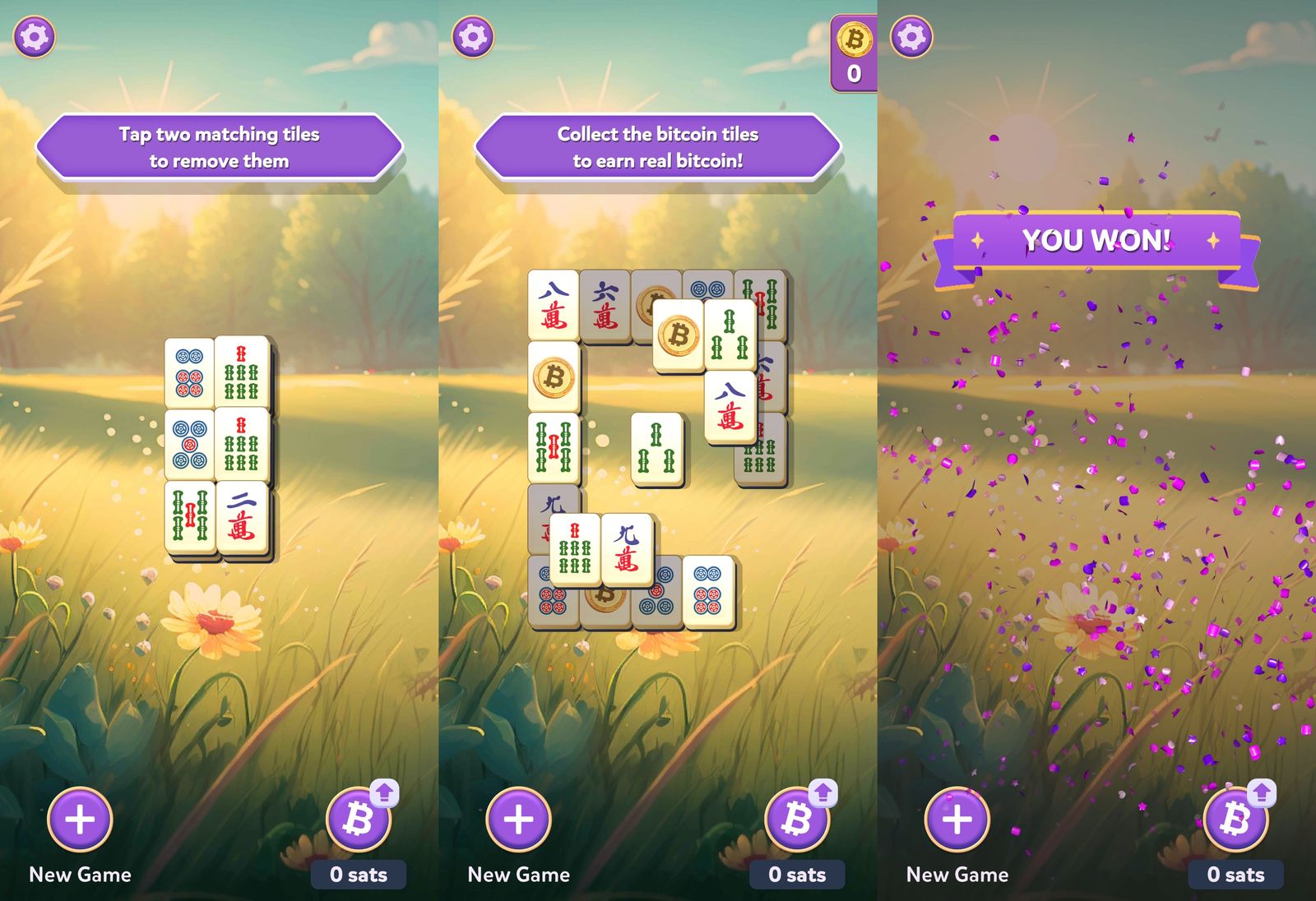The width and height of the screenshot is (1316, 901).
Task: Open the settings gear on the first screen
Action: coord(35,35)
